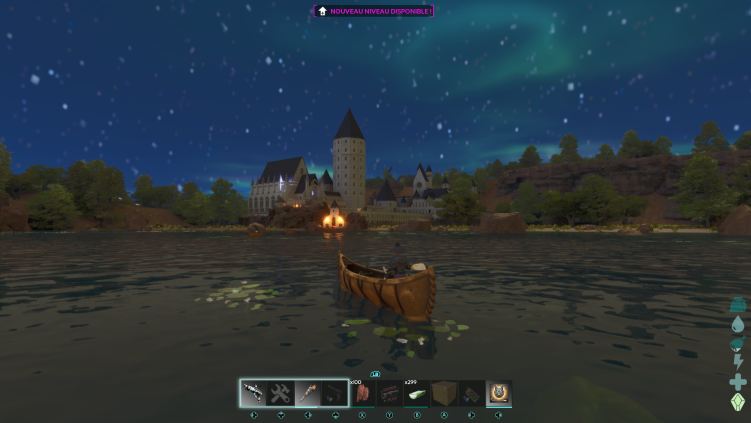
Task: Select the dimmed pistol hotbar slot
Action: (x=335, y=393)
